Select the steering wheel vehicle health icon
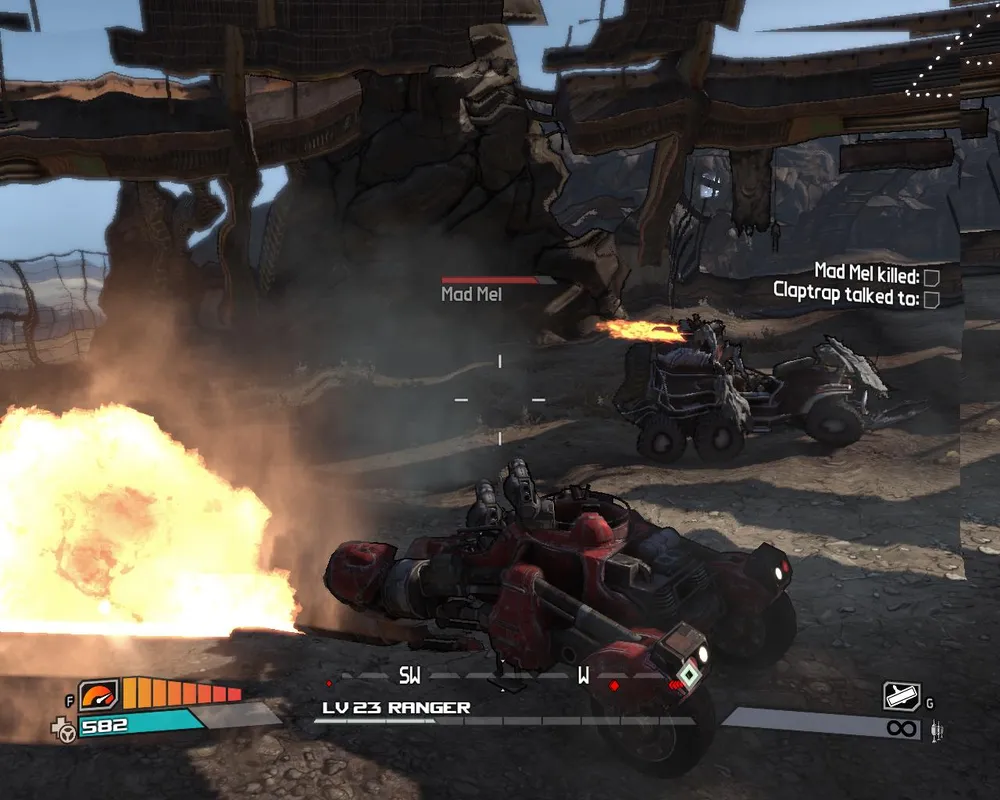This screenshot has height=800, width=1000. tap(67, 733)
